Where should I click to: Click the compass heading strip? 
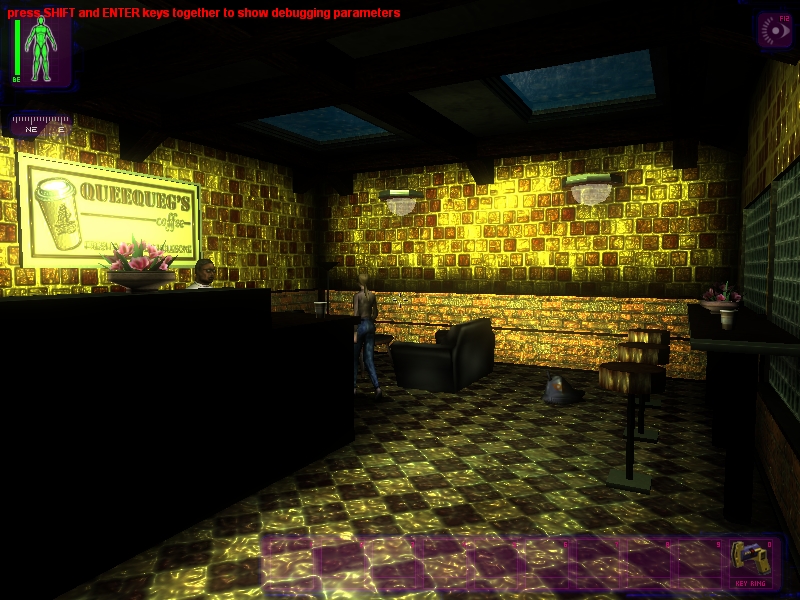[x=42, y=124]
